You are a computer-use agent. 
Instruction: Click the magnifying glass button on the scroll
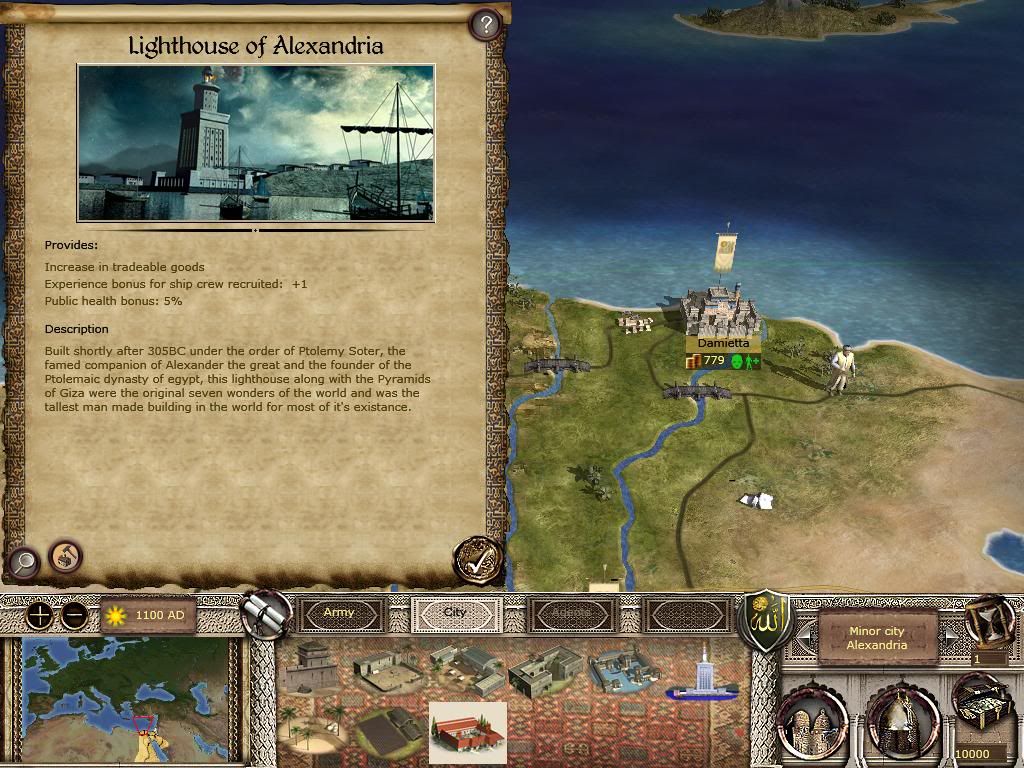pos(22,563)
